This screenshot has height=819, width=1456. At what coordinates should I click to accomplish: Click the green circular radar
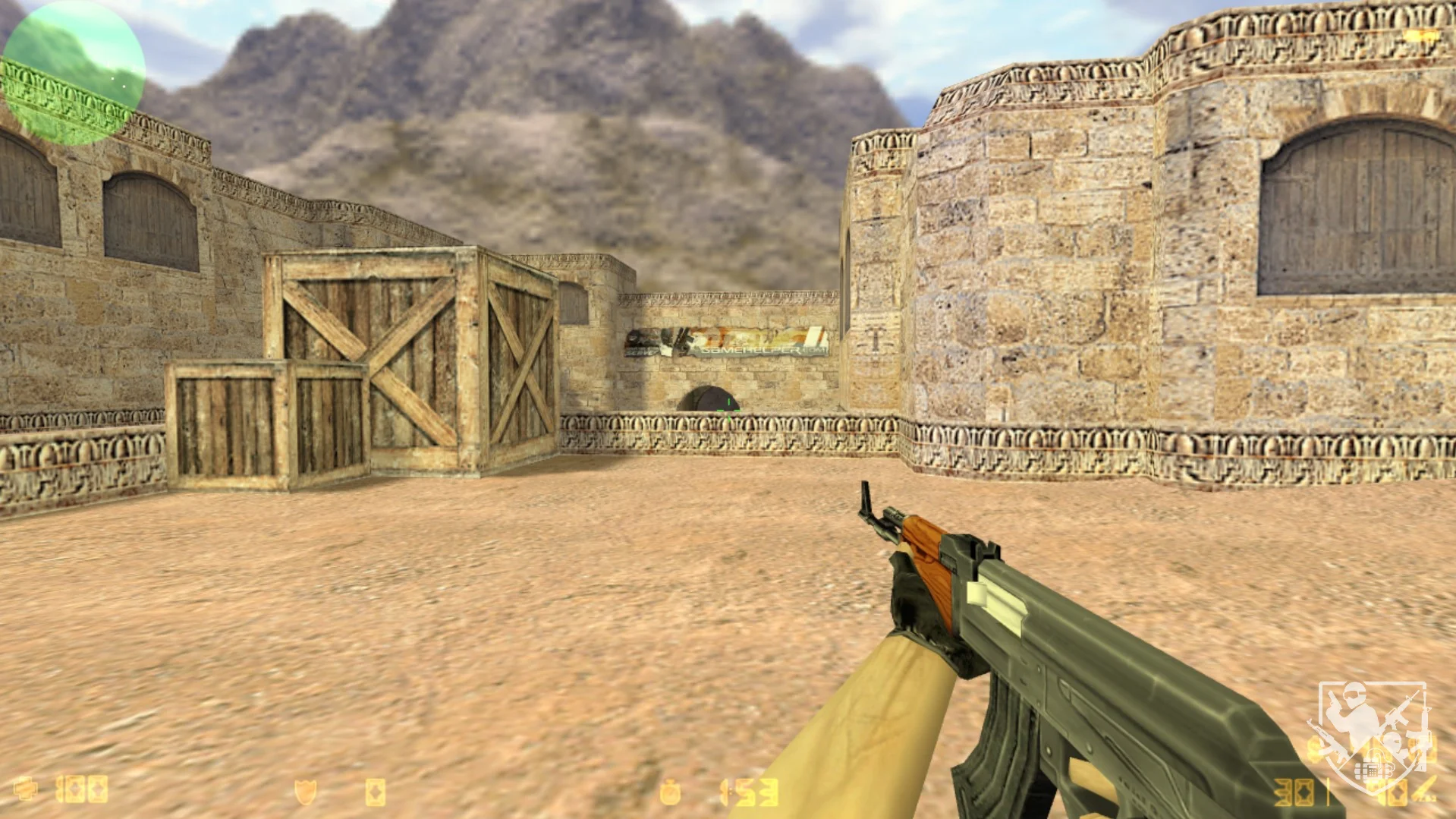73,73
